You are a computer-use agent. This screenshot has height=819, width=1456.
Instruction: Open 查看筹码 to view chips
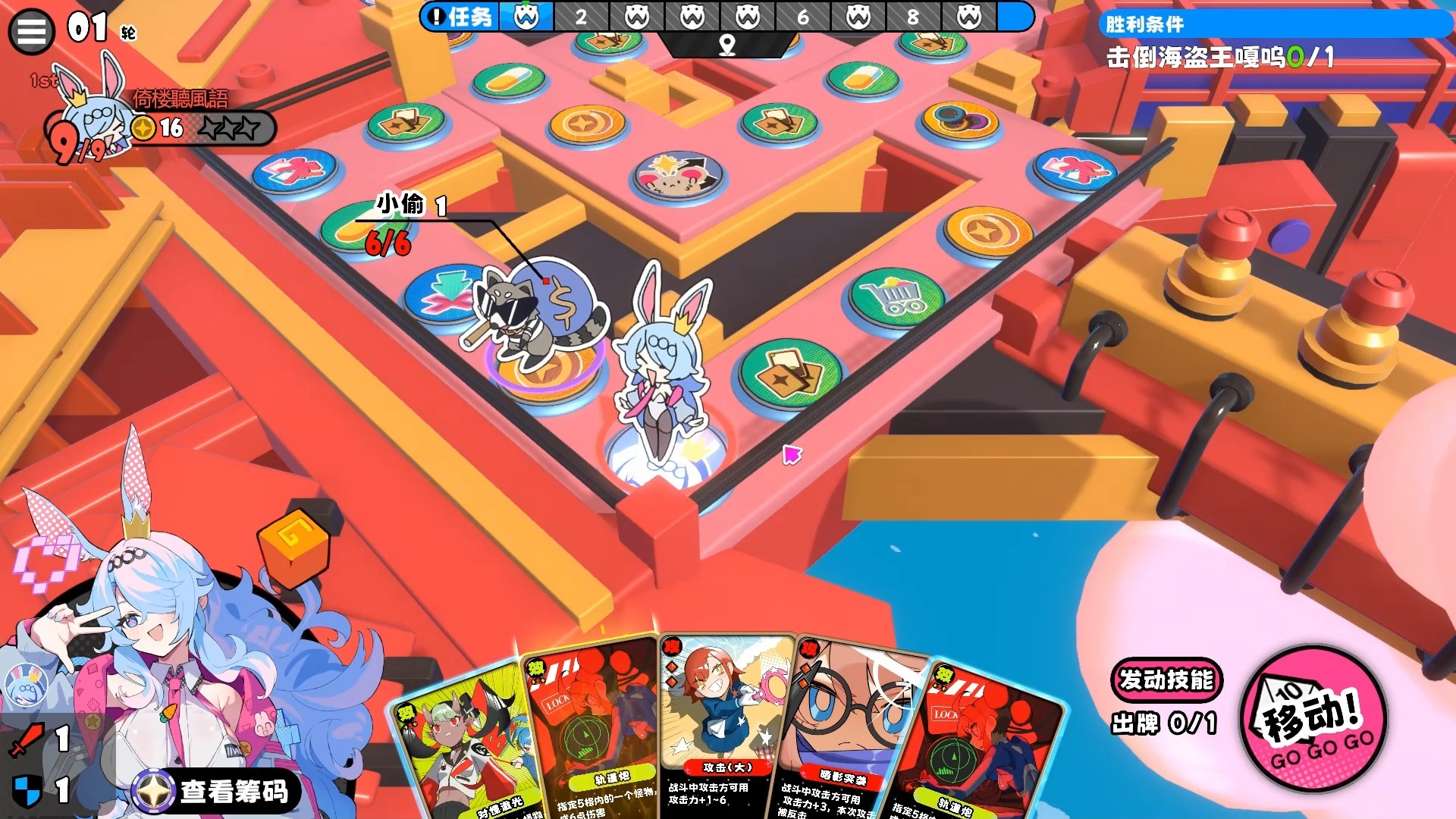(218, 791)
